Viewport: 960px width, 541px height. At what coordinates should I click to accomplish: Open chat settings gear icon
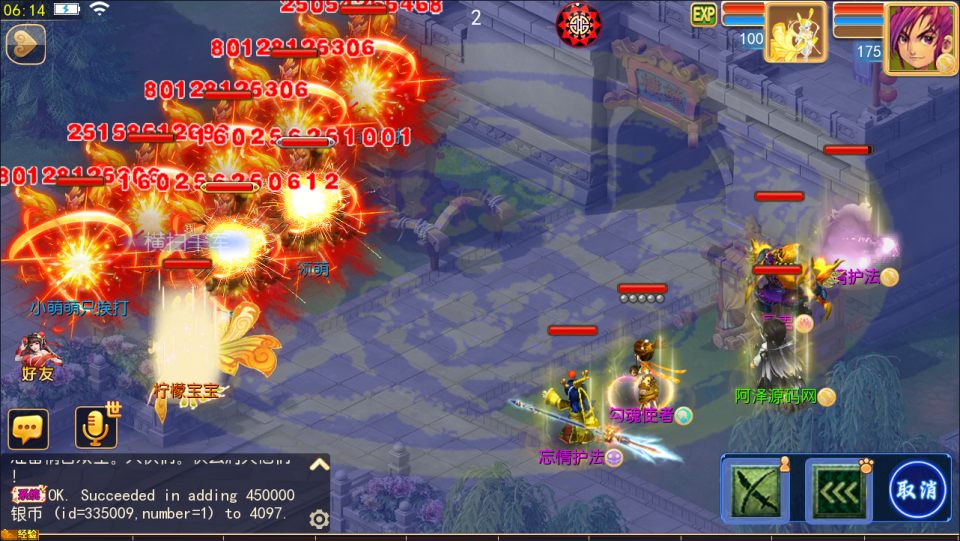pos(319,518)
